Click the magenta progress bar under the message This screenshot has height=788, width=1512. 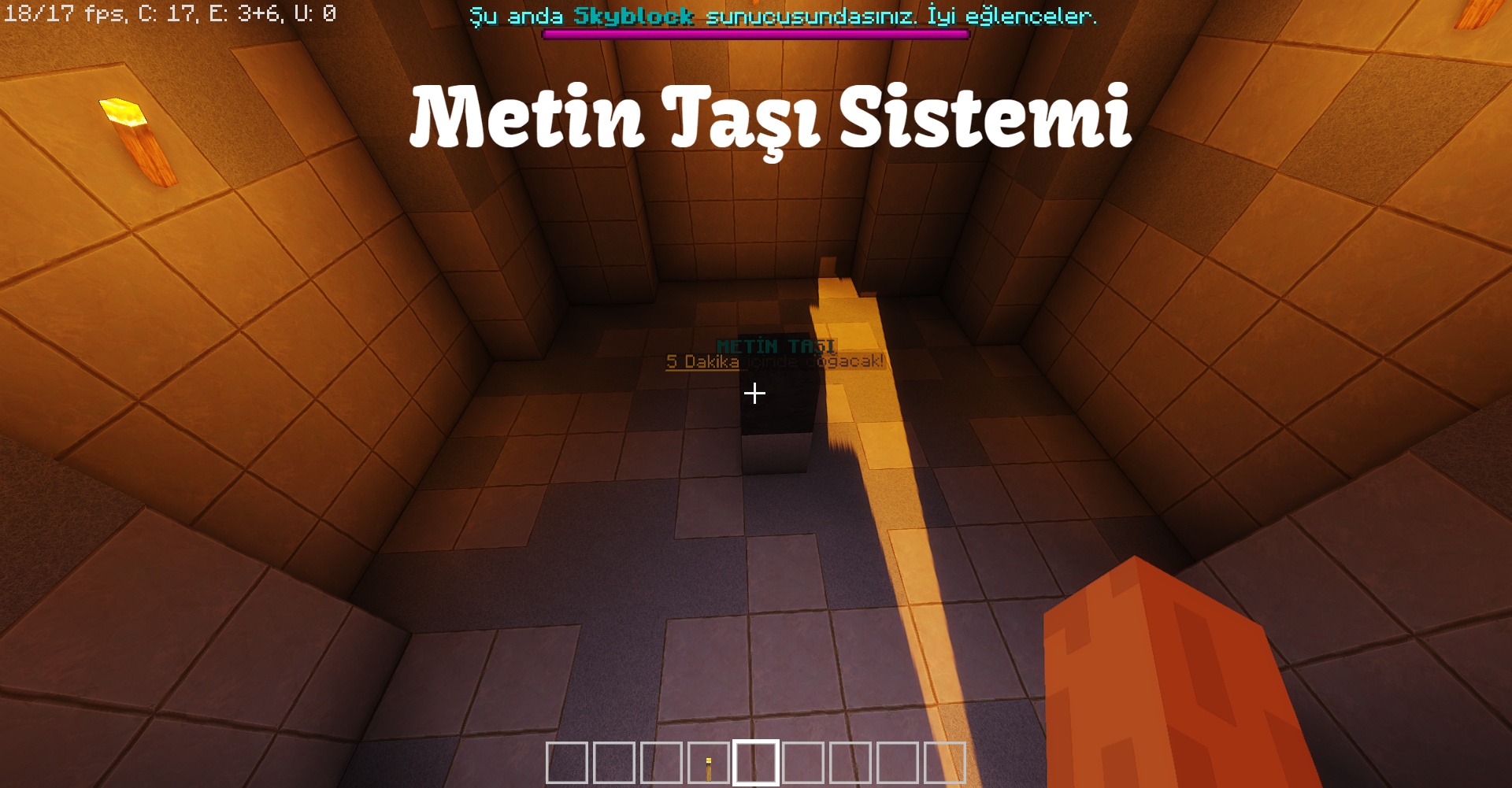coord(754,34)
